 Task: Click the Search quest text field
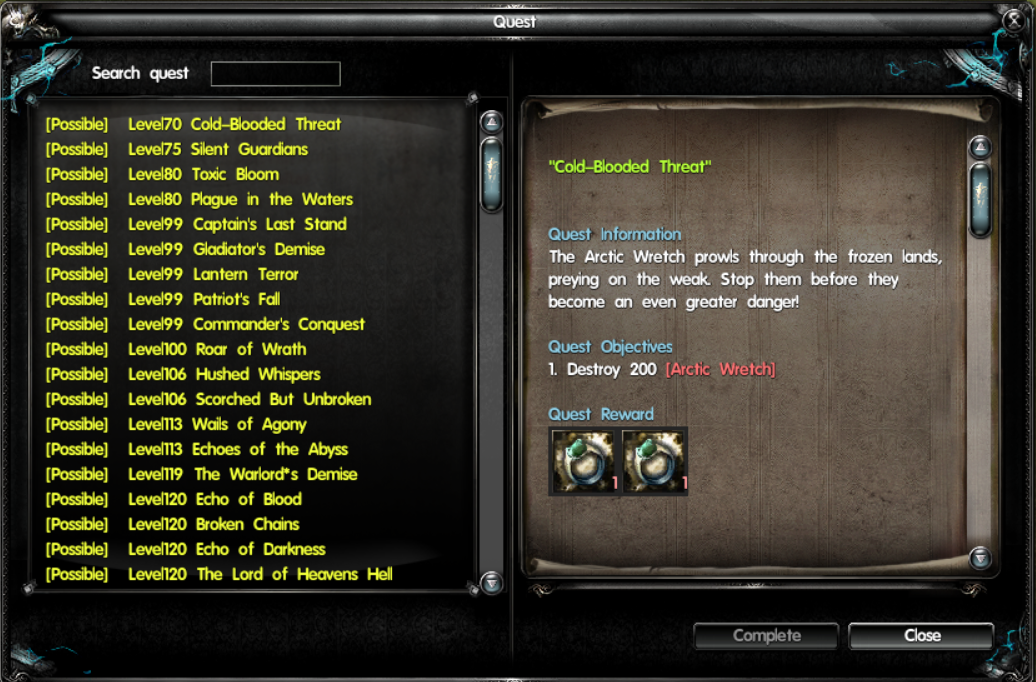(275, 74)
